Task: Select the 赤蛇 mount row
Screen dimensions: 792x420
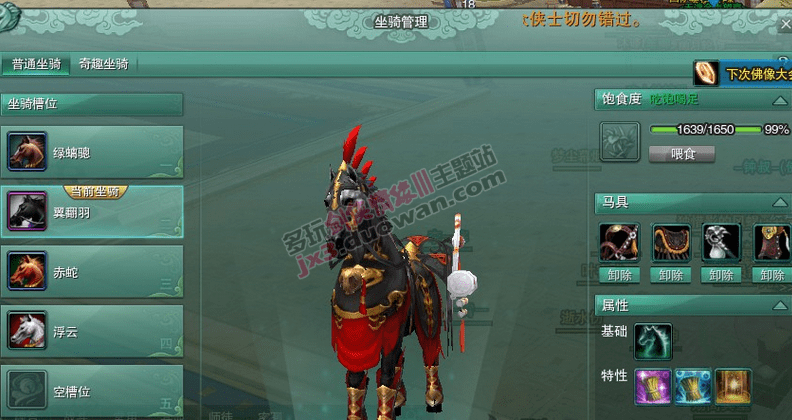Action: (x=92, y=269)
